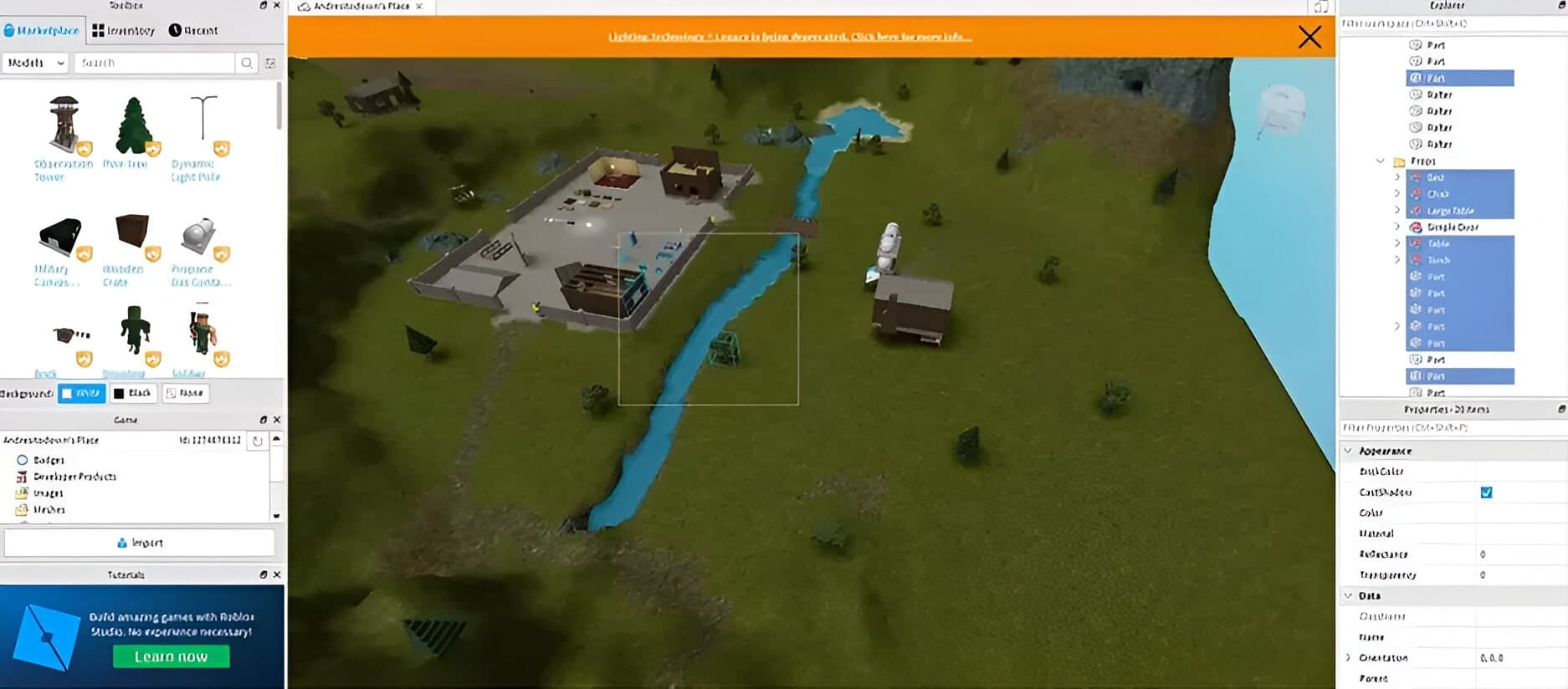Click the Learn now button in Tutorials panel
Viewport: 1568px width, 689px height.
171,656
